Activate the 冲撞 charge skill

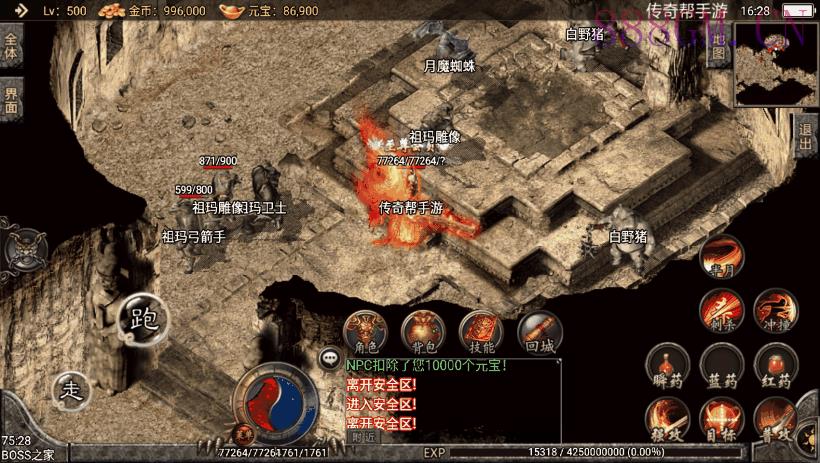pyautogui.click(x=775, y=310)
